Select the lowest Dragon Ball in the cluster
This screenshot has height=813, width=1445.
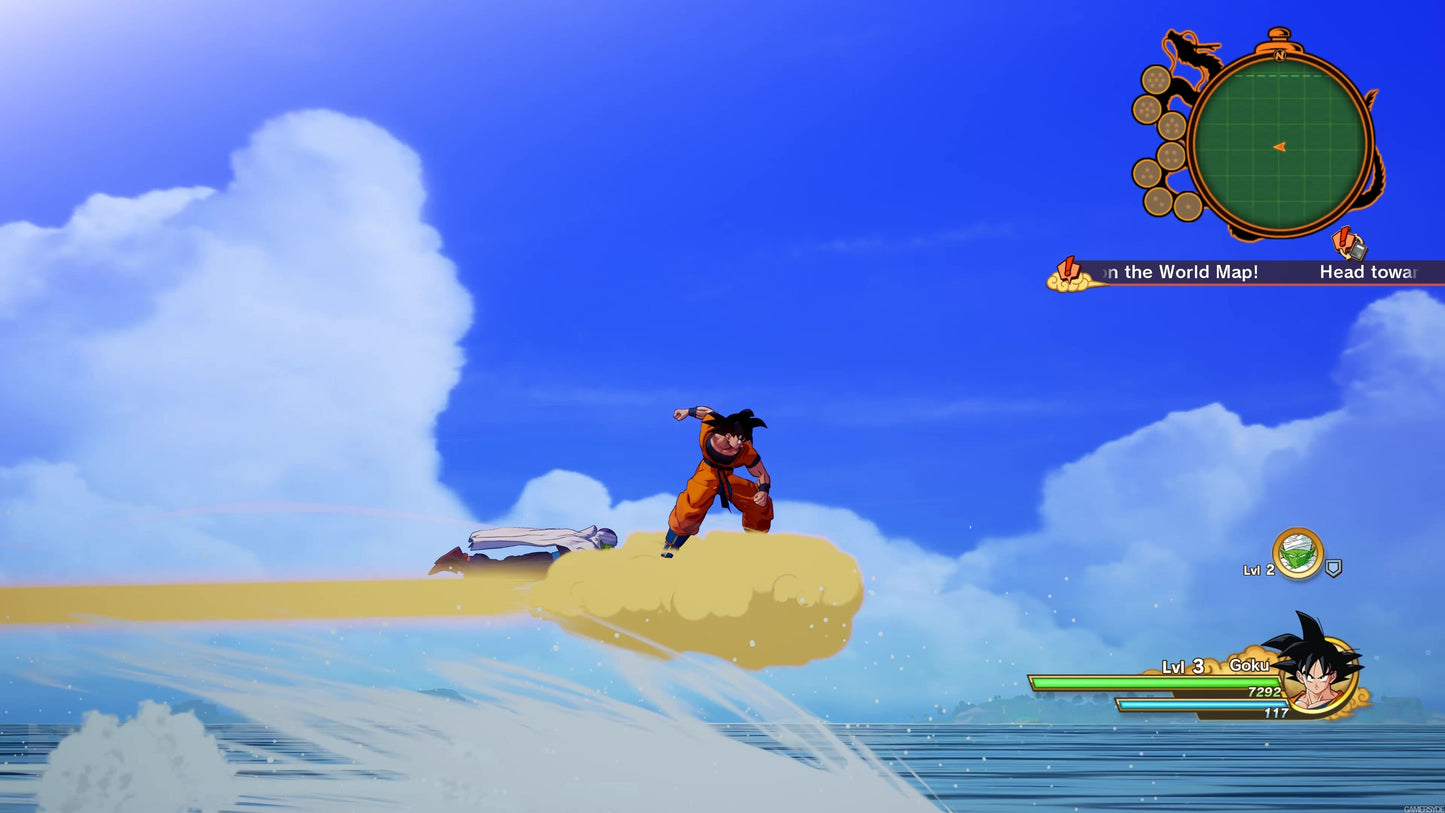[x=1190, y=205]
